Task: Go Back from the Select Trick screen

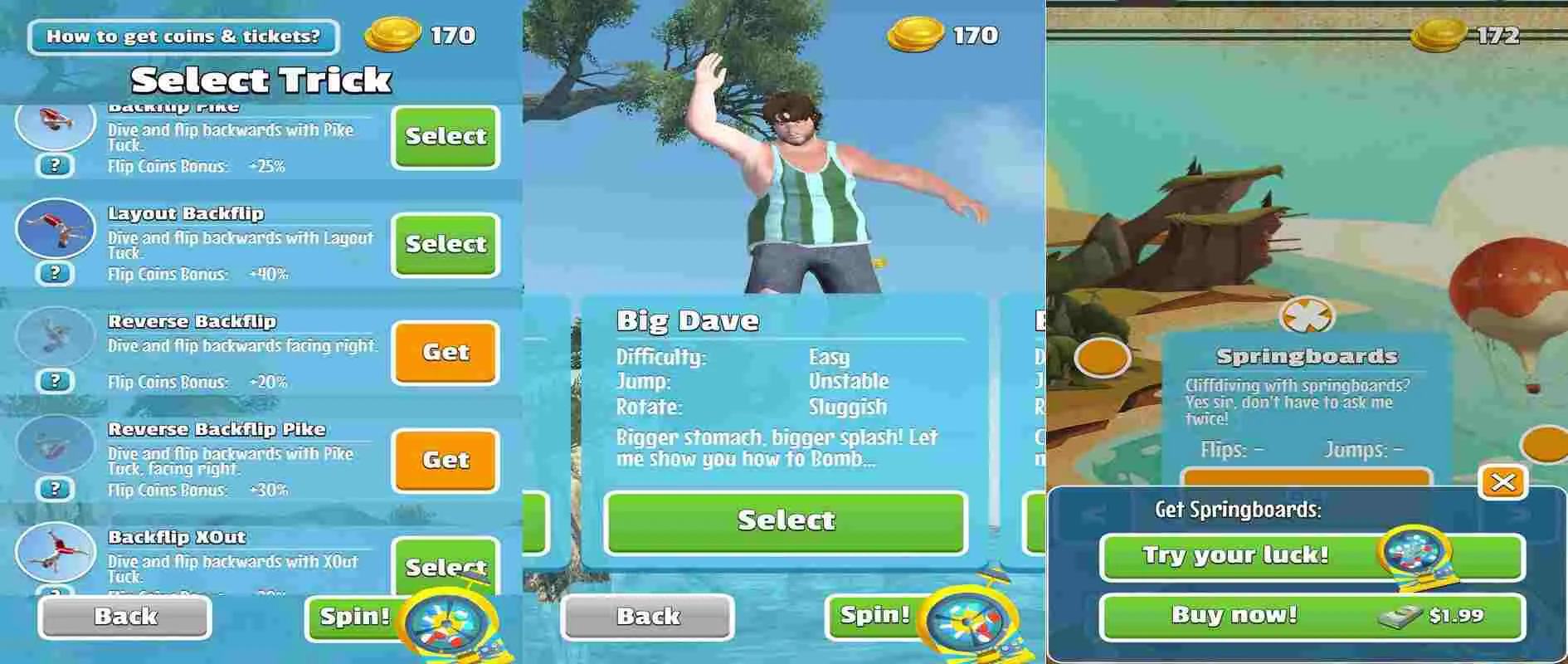Action: click(x=124, y=616)
